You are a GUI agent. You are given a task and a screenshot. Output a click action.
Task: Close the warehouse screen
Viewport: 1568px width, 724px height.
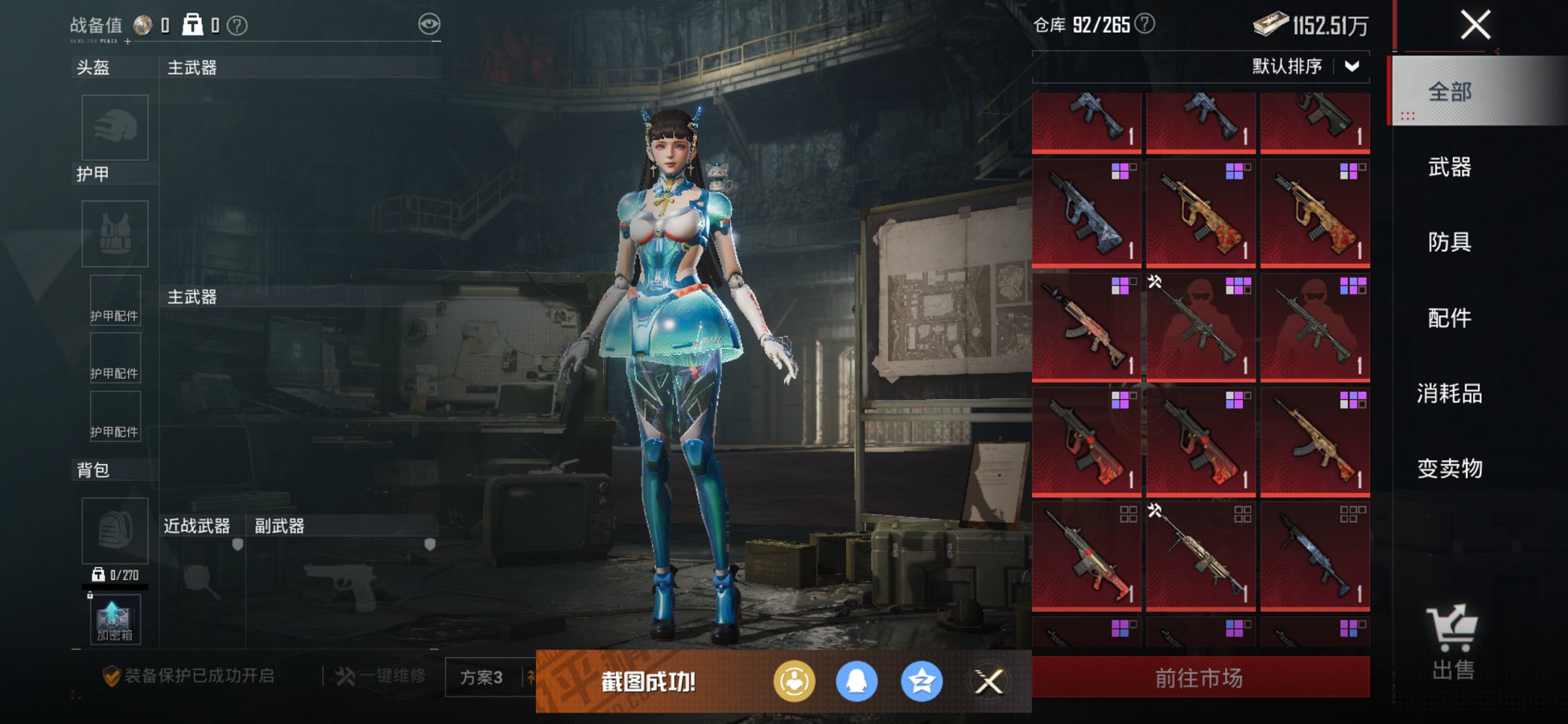(1475, 25)
